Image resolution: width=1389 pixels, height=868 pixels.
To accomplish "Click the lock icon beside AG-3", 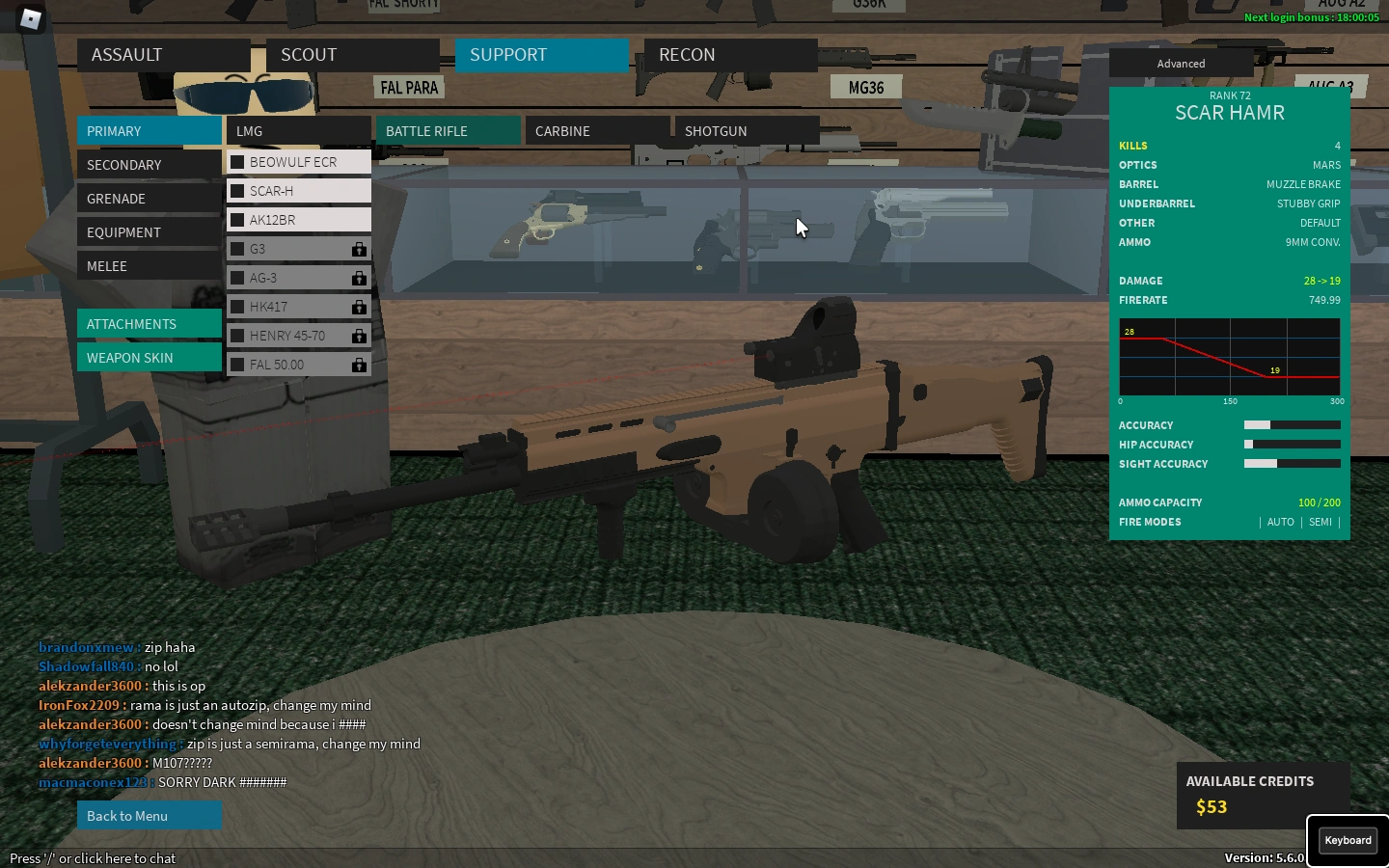I will [359, 278].
